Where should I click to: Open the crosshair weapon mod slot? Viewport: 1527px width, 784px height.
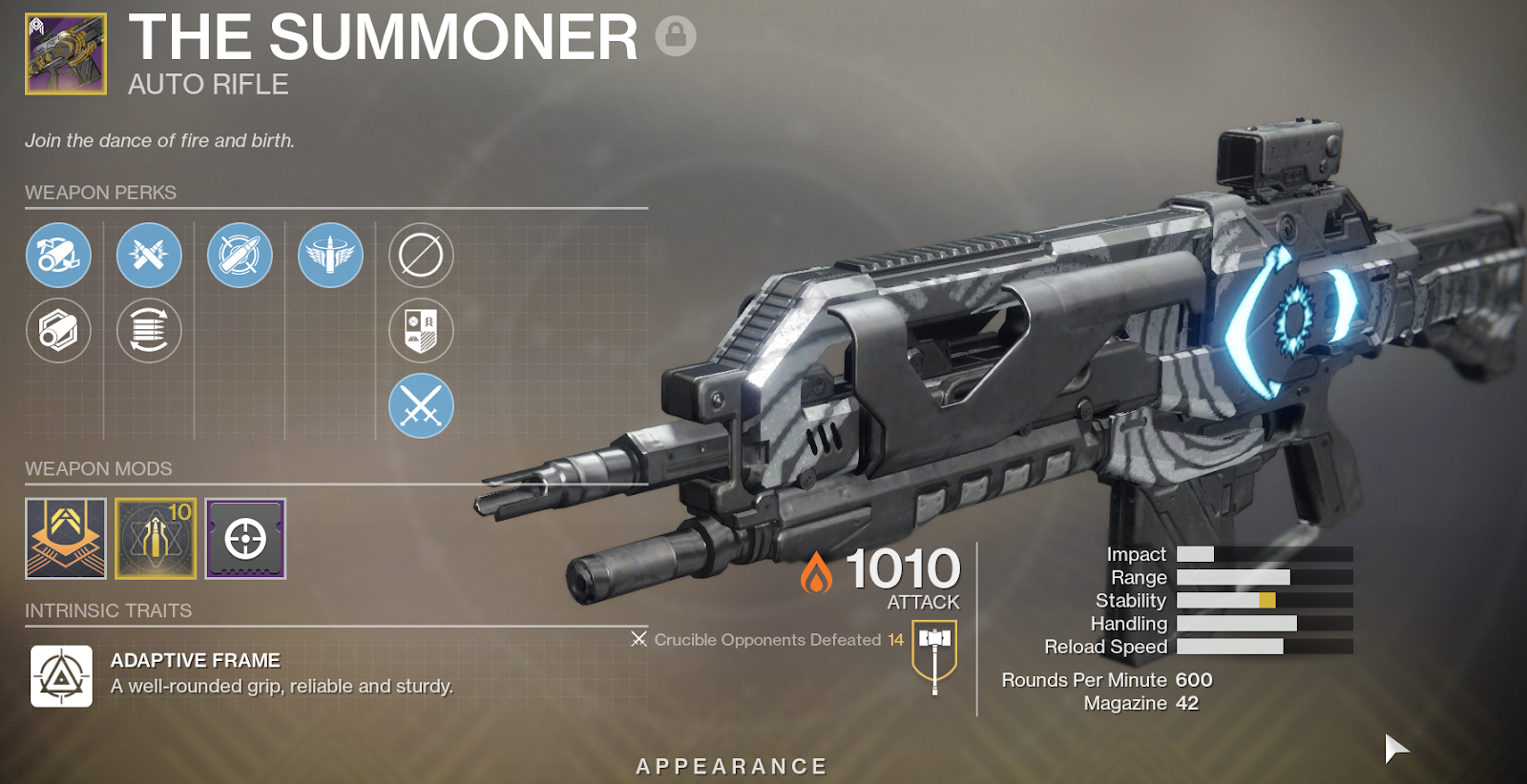[245, 539]
